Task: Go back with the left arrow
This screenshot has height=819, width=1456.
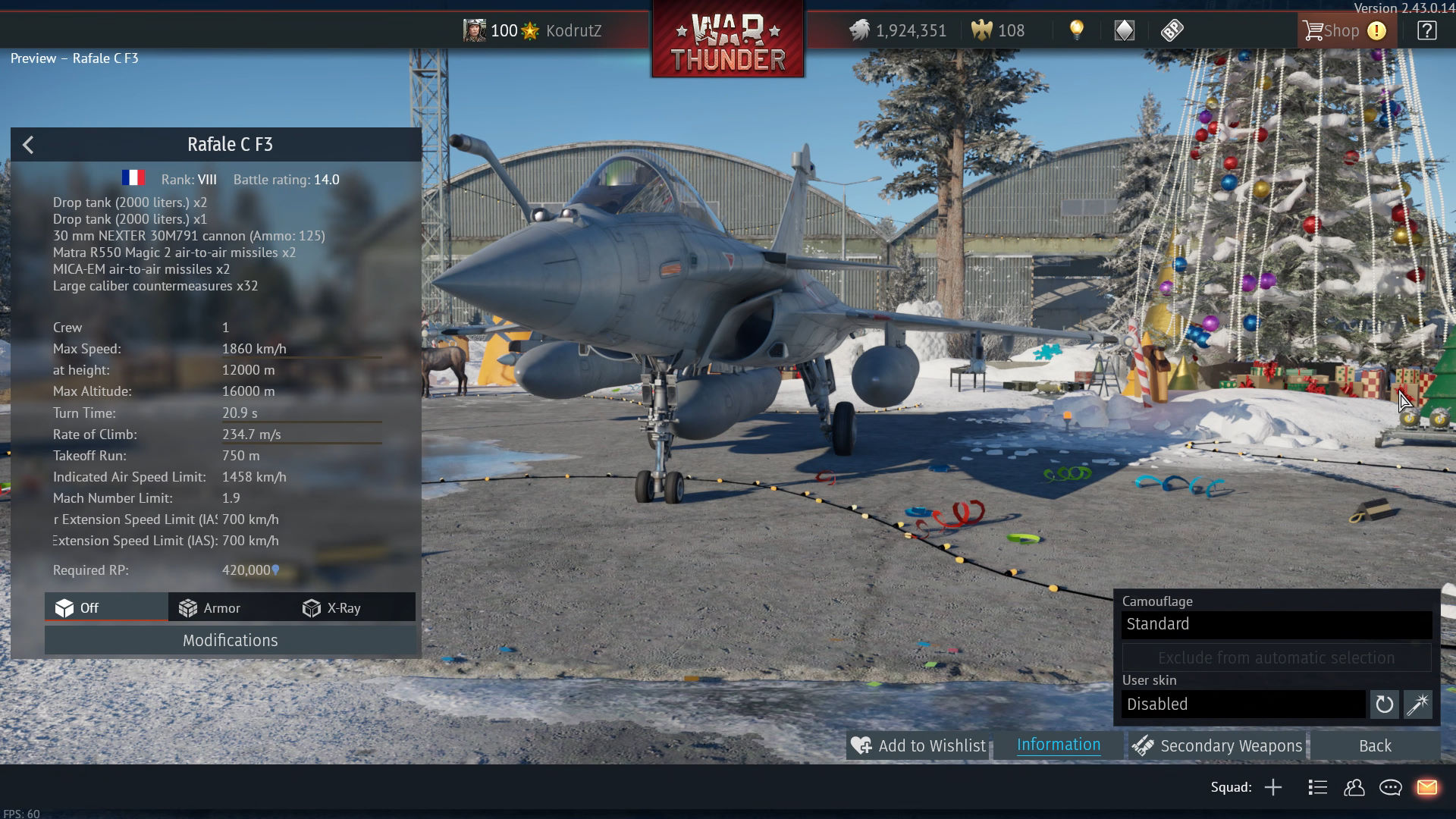Action: (28, 145)
